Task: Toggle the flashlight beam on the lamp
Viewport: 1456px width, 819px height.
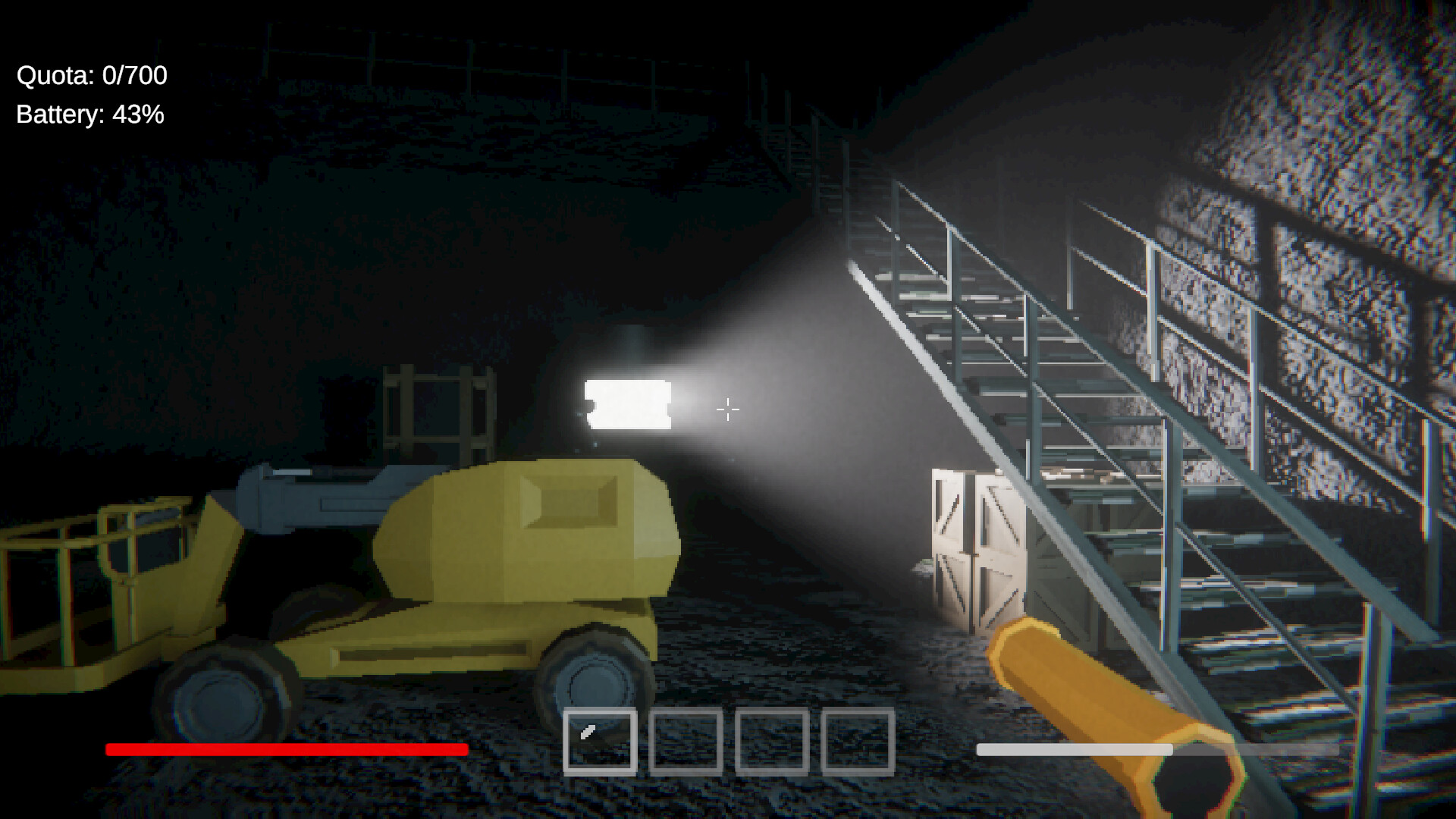Action: (628, 404)
